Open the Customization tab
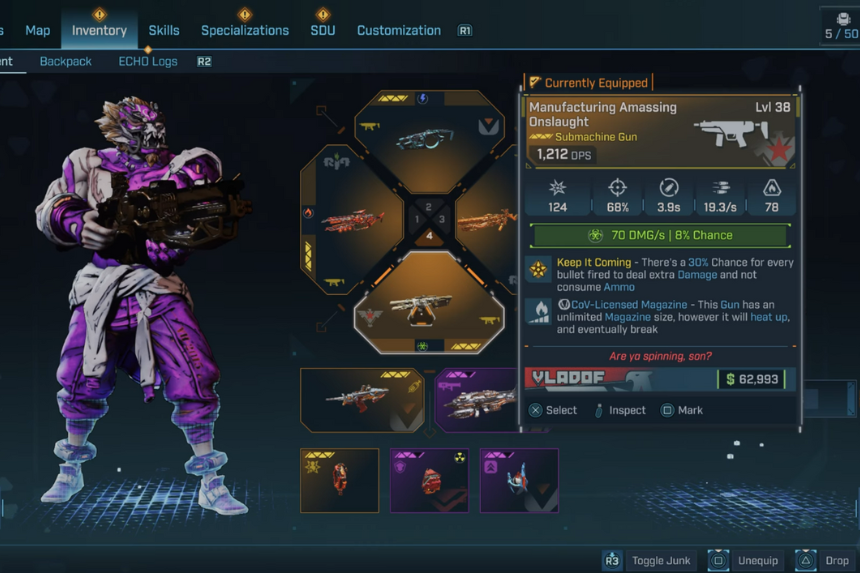The image size is (860, 573). 398,30
